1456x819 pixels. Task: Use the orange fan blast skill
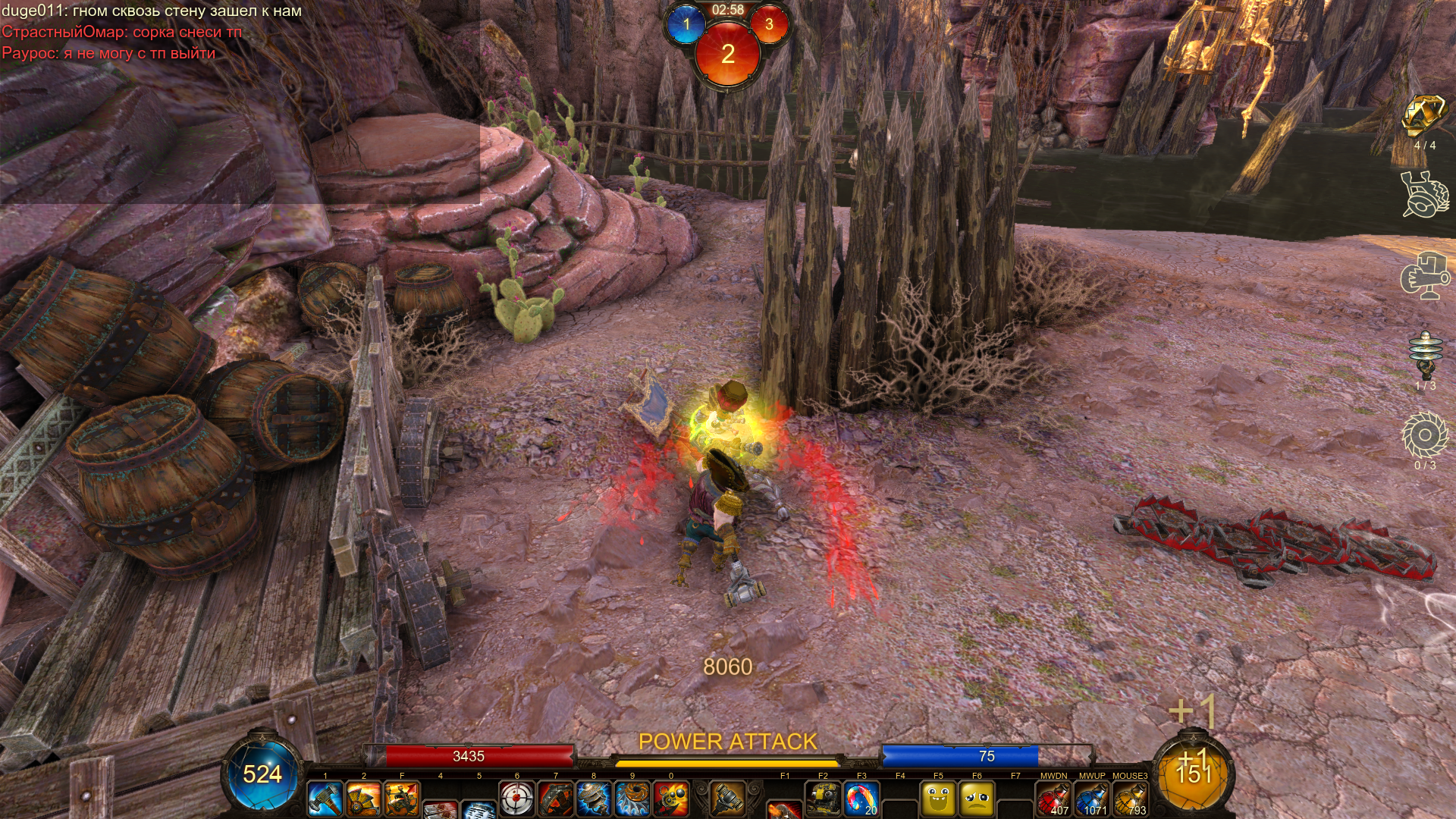point(363,799)
